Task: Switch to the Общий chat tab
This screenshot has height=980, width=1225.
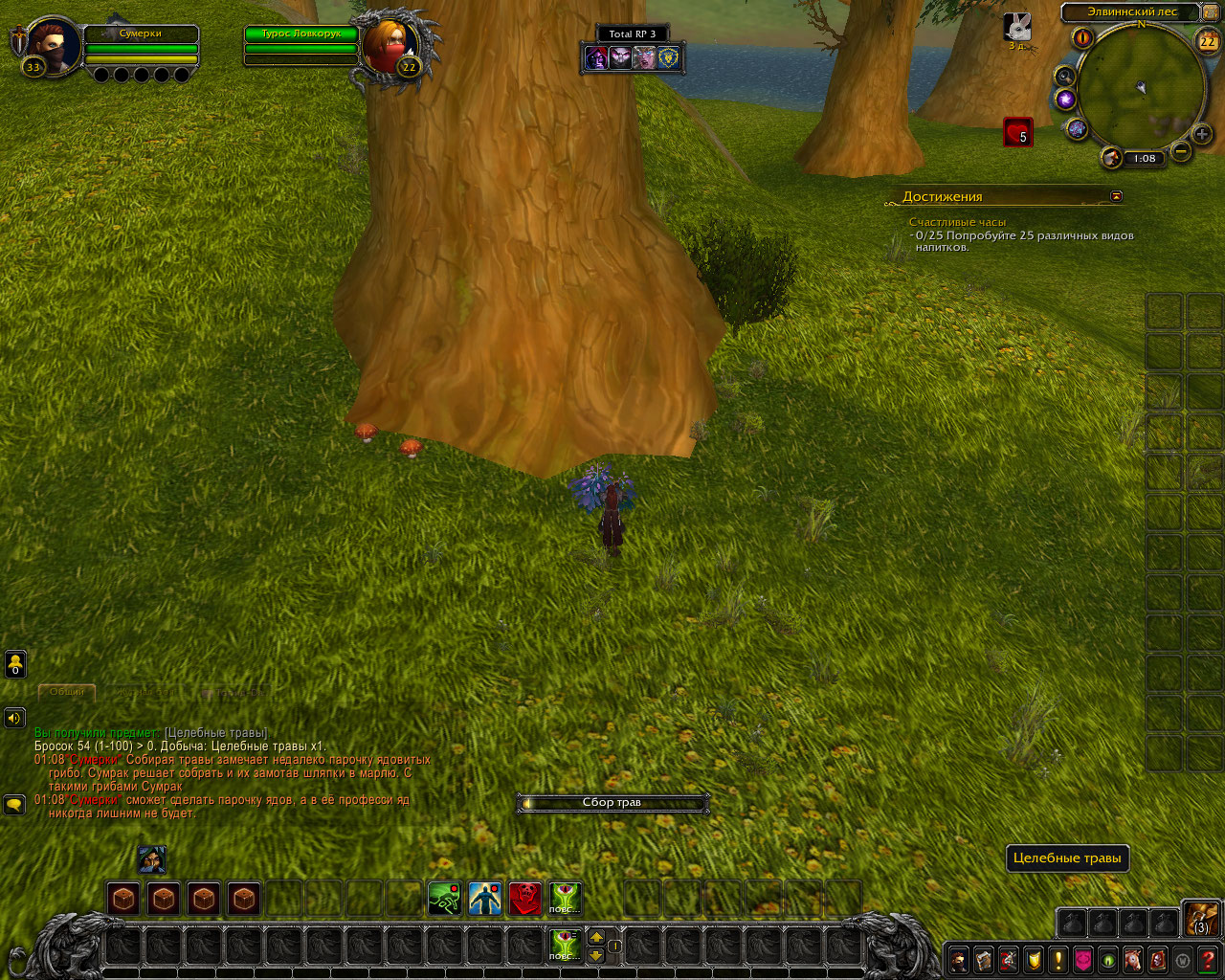Action: click(x=67, y=691)
